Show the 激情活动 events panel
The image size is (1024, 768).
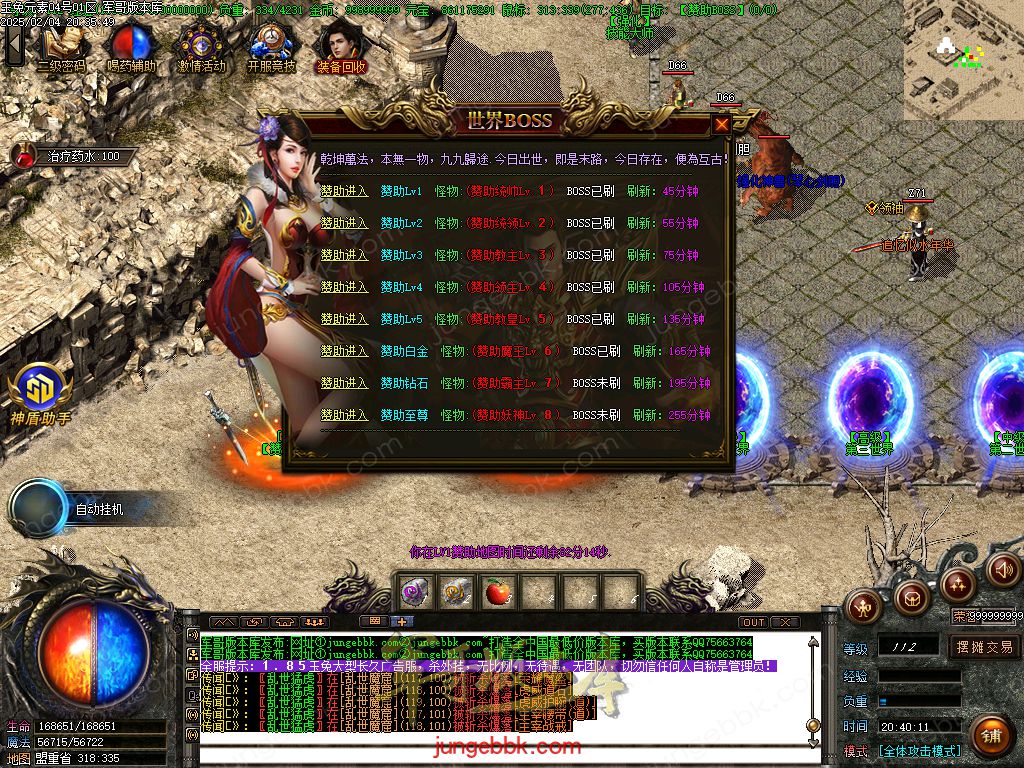[201, 46]
